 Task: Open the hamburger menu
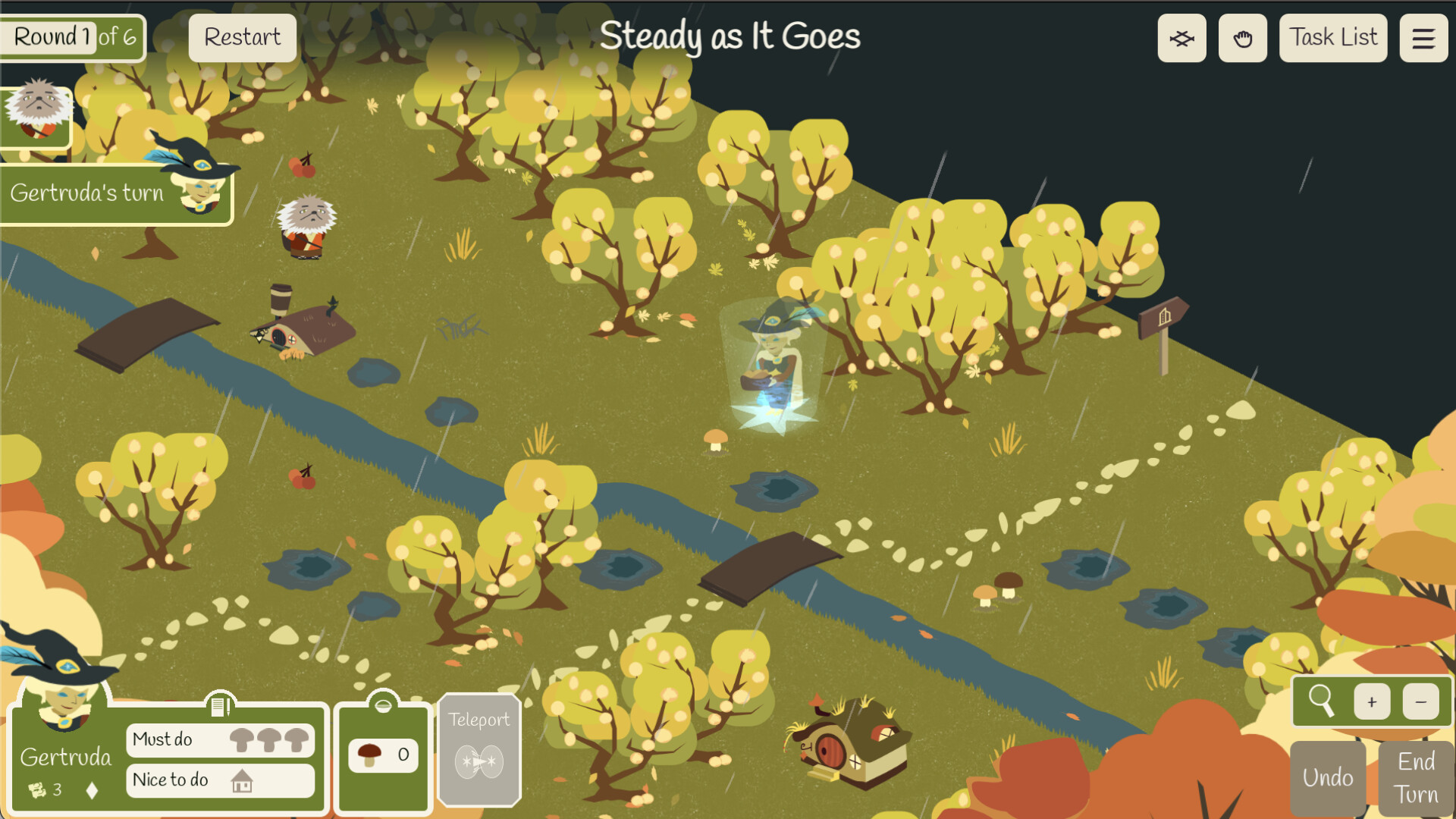coord(1423,37)
